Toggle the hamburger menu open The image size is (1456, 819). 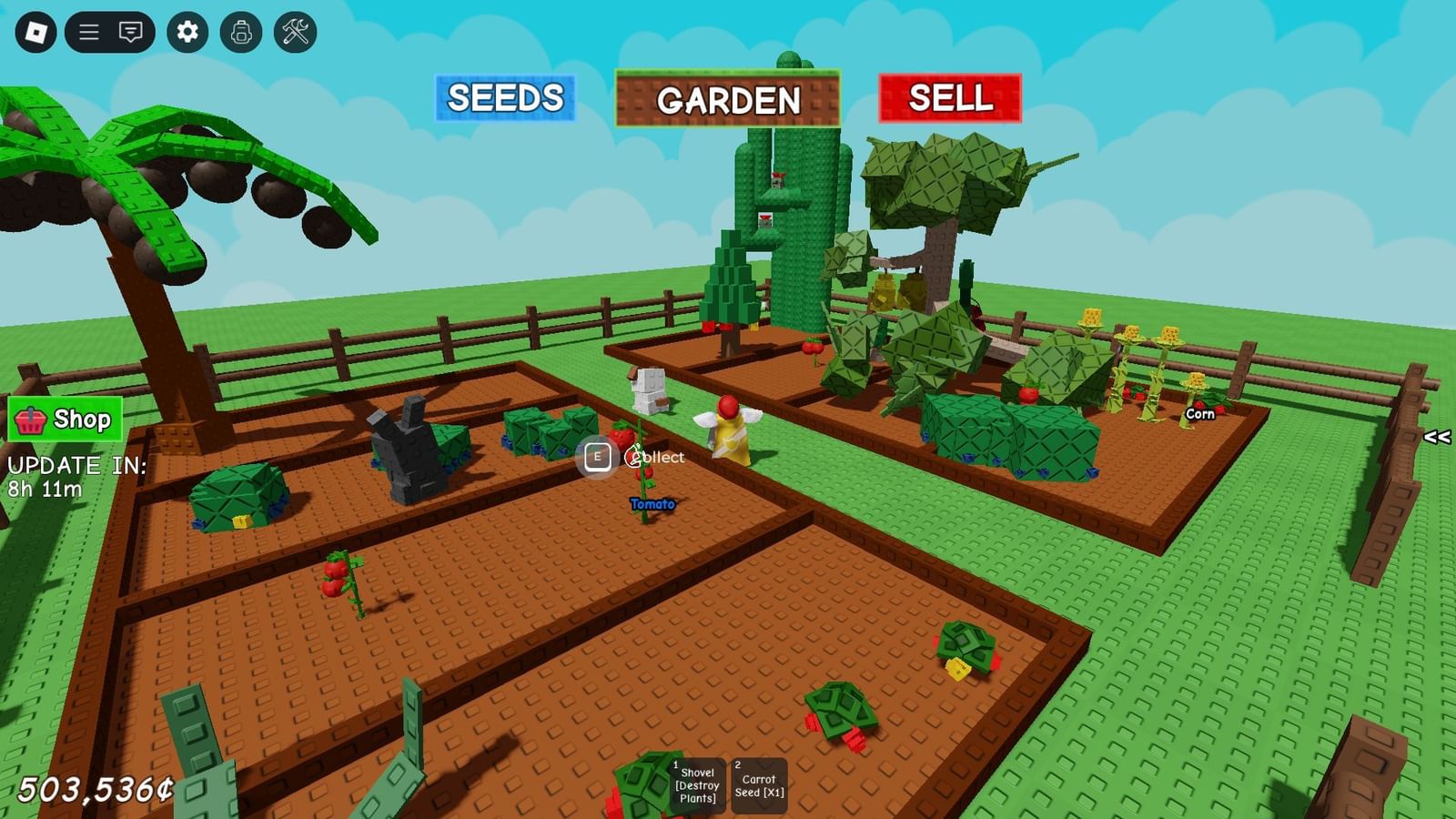pos(90,30)
